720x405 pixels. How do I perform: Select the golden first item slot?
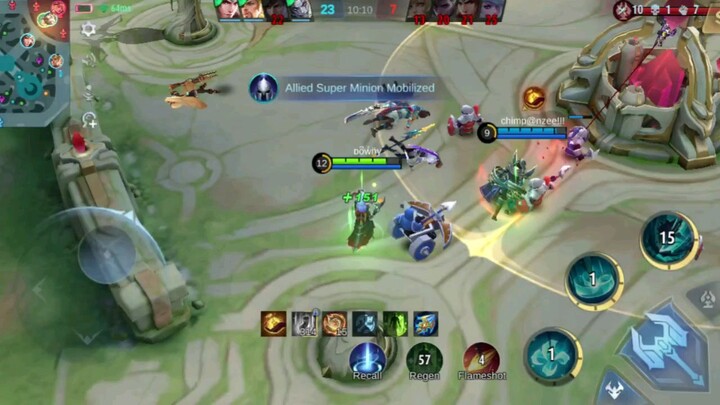274,323
